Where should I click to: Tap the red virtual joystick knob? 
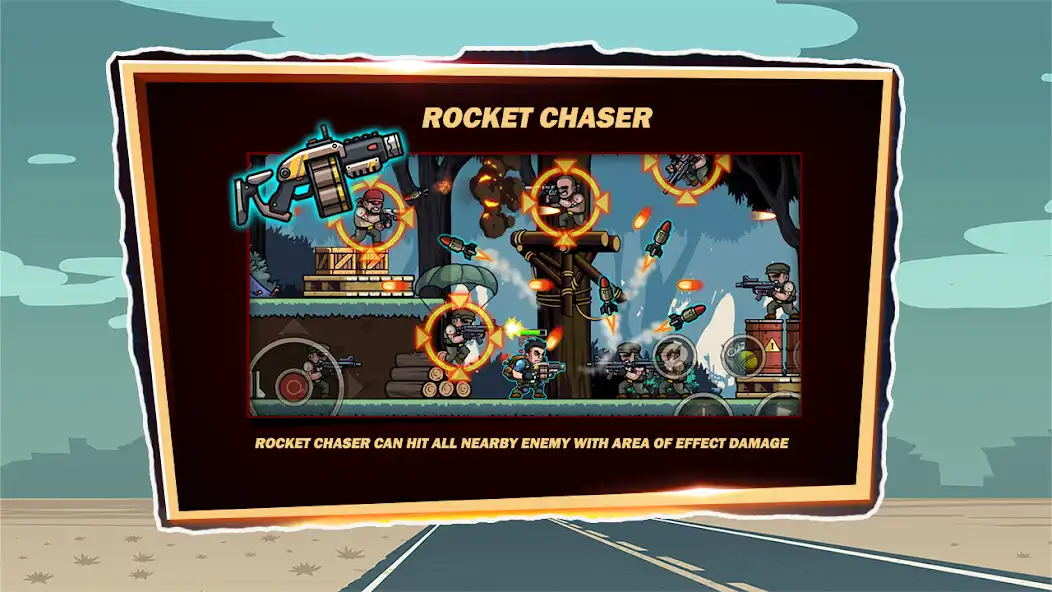(x=294, y=385)
